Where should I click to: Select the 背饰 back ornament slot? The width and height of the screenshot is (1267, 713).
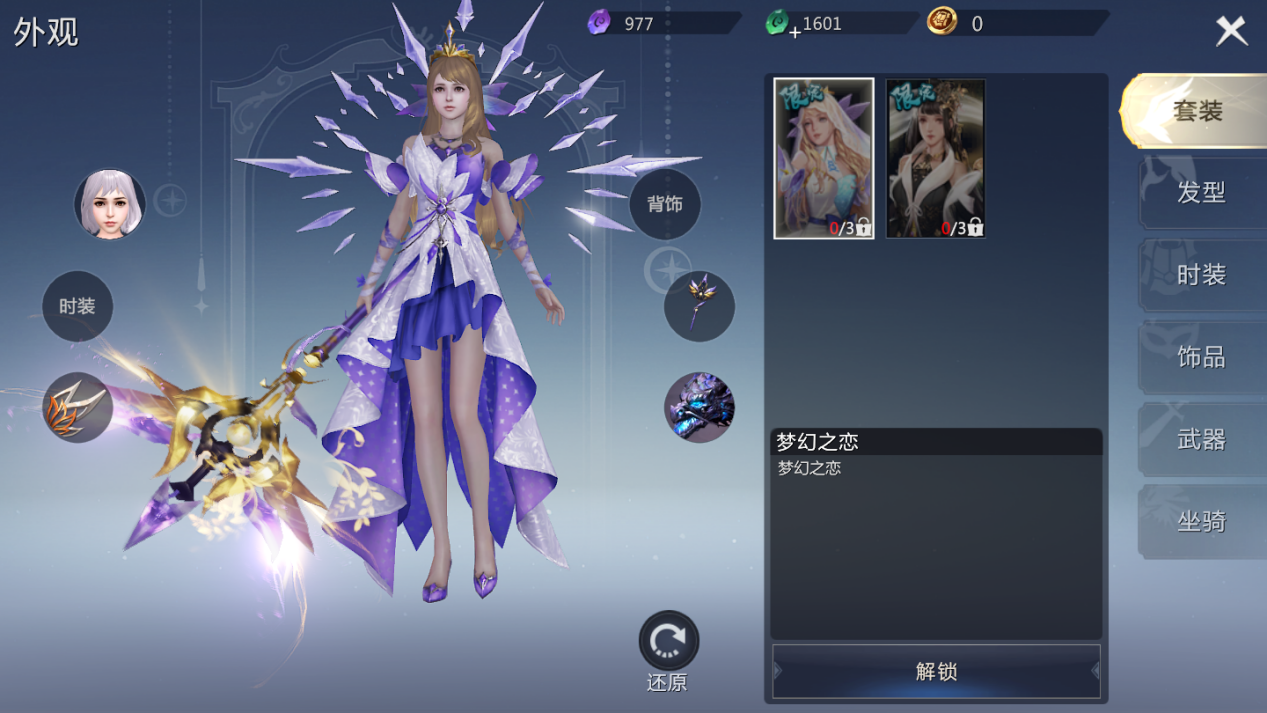(x=664, y=204)
